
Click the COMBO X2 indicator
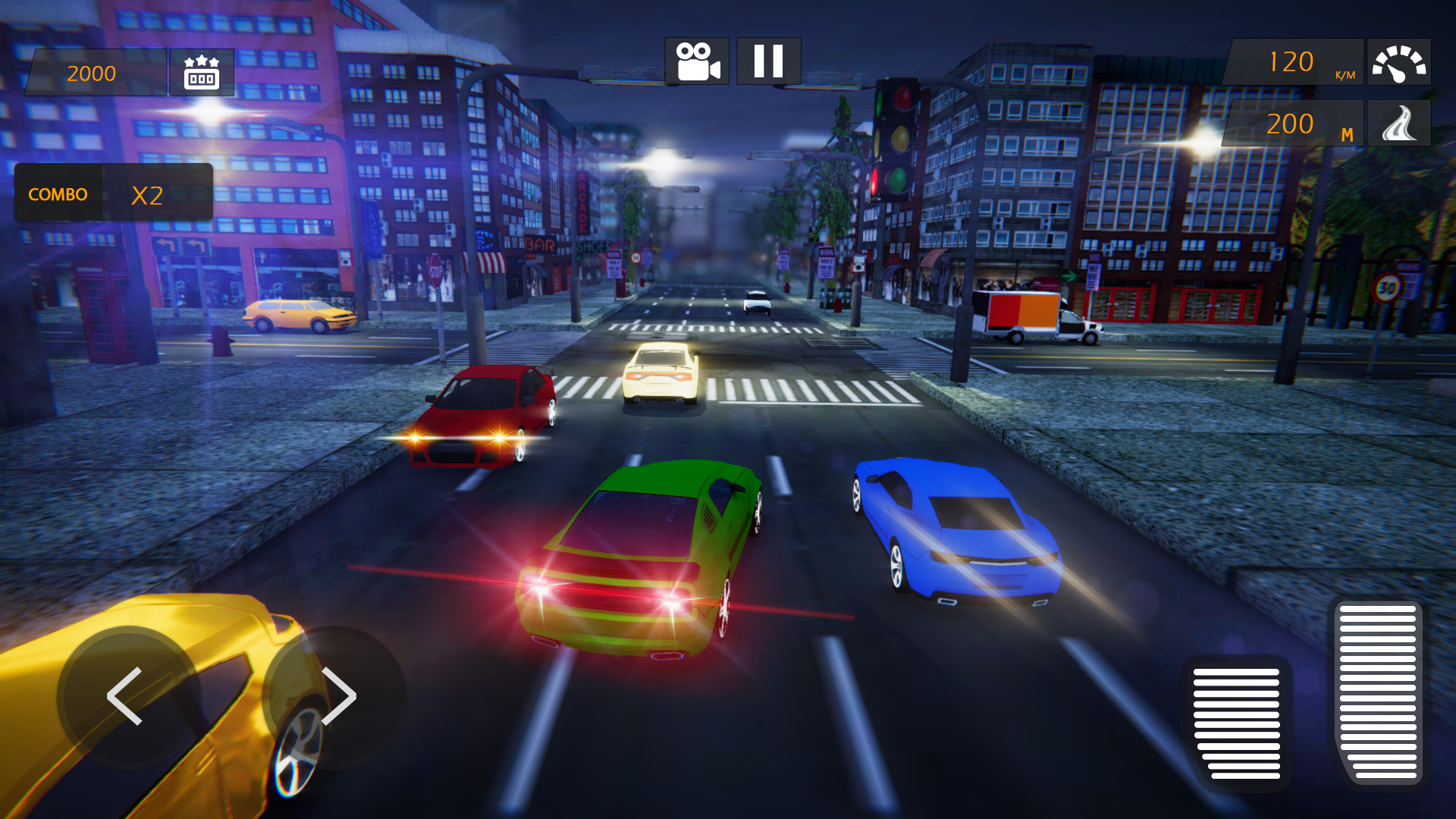coord(114,193)
